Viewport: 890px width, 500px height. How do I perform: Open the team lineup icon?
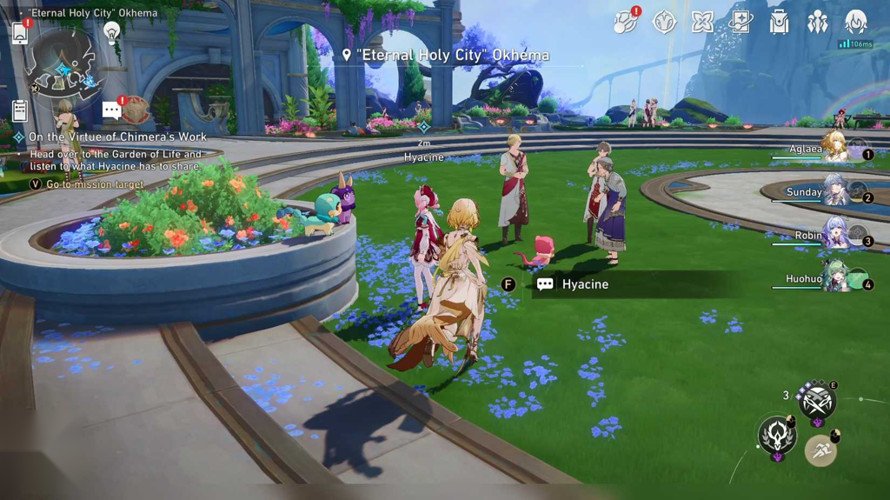pos(817,21)
